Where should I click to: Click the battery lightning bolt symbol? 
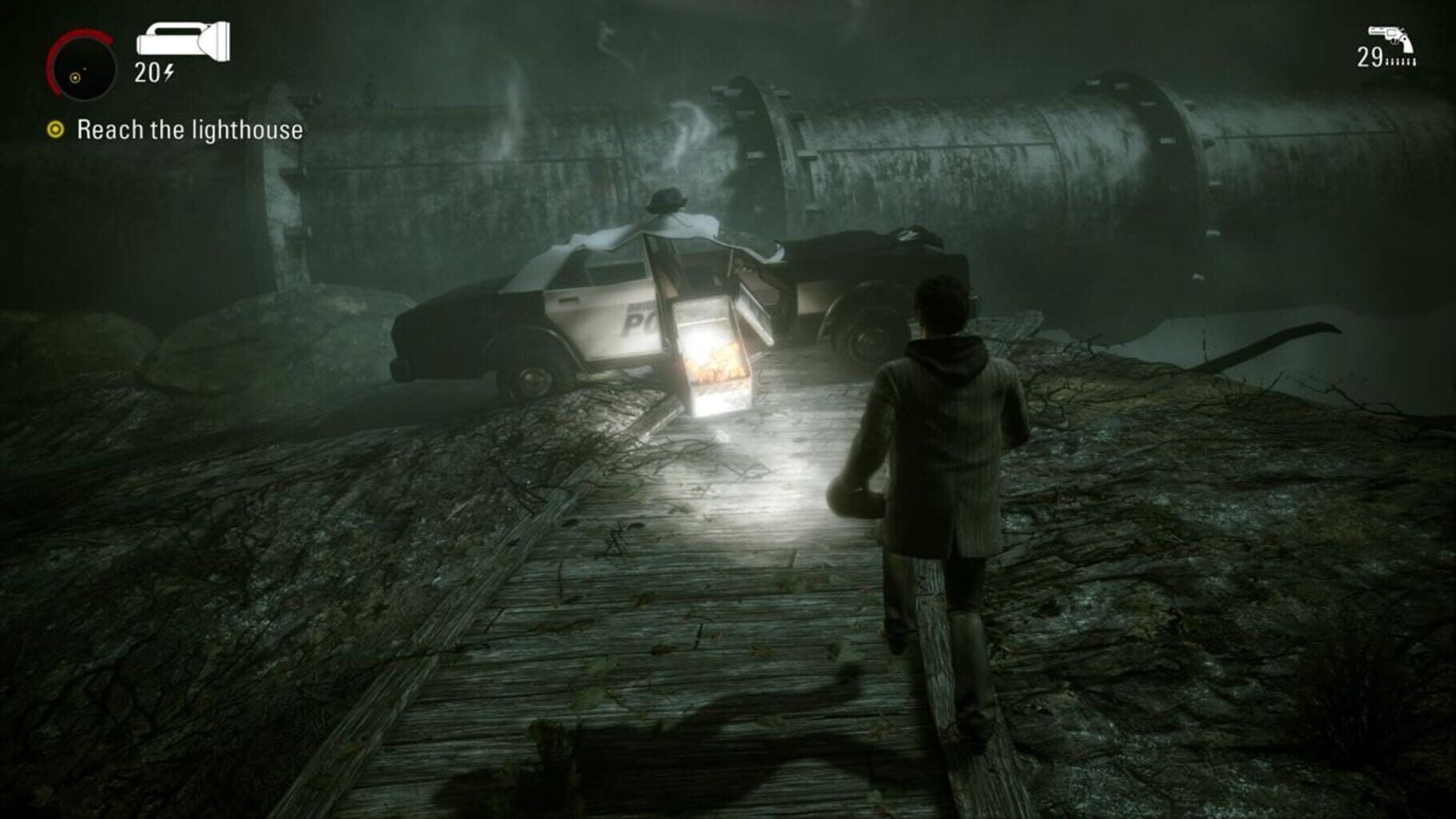(x=168, y=74)
